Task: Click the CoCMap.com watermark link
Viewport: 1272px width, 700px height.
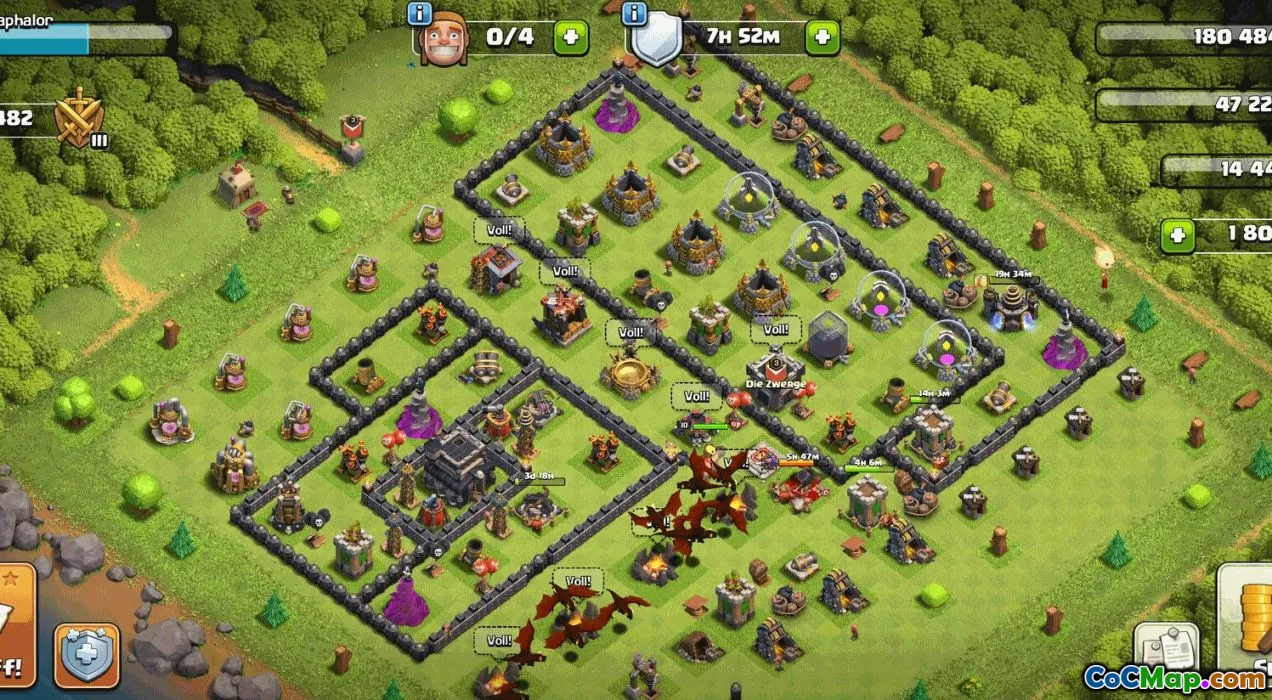Action: coord(1176,679)
